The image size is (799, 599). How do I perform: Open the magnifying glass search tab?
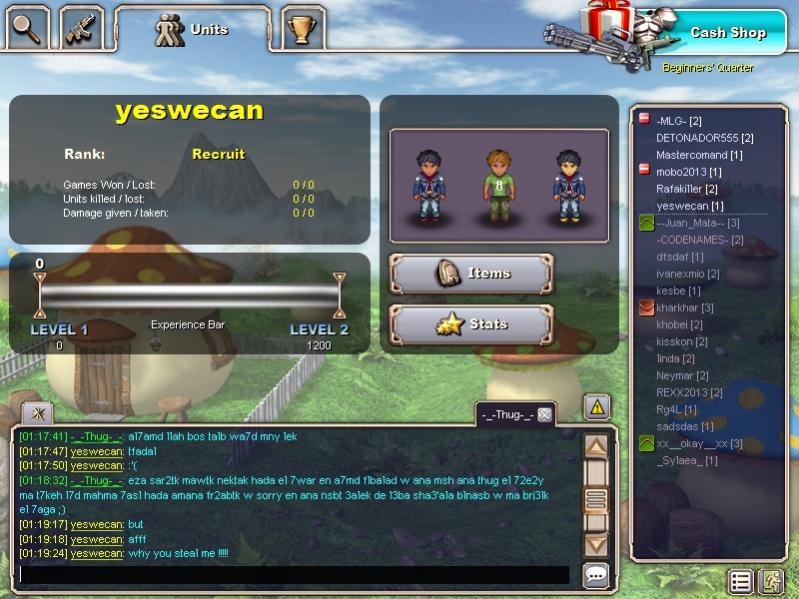(27, 28)
